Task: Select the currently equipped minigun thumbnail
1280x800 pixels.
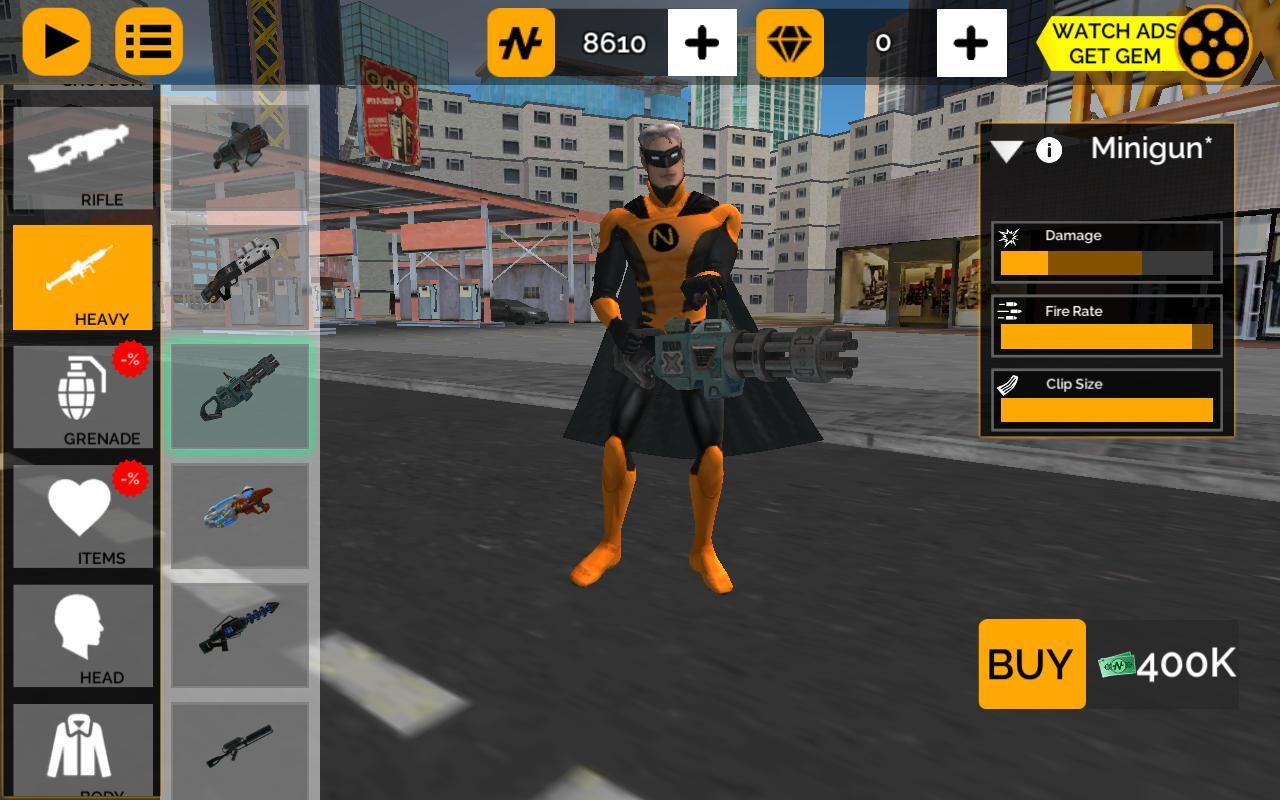Action: point(240,395)
